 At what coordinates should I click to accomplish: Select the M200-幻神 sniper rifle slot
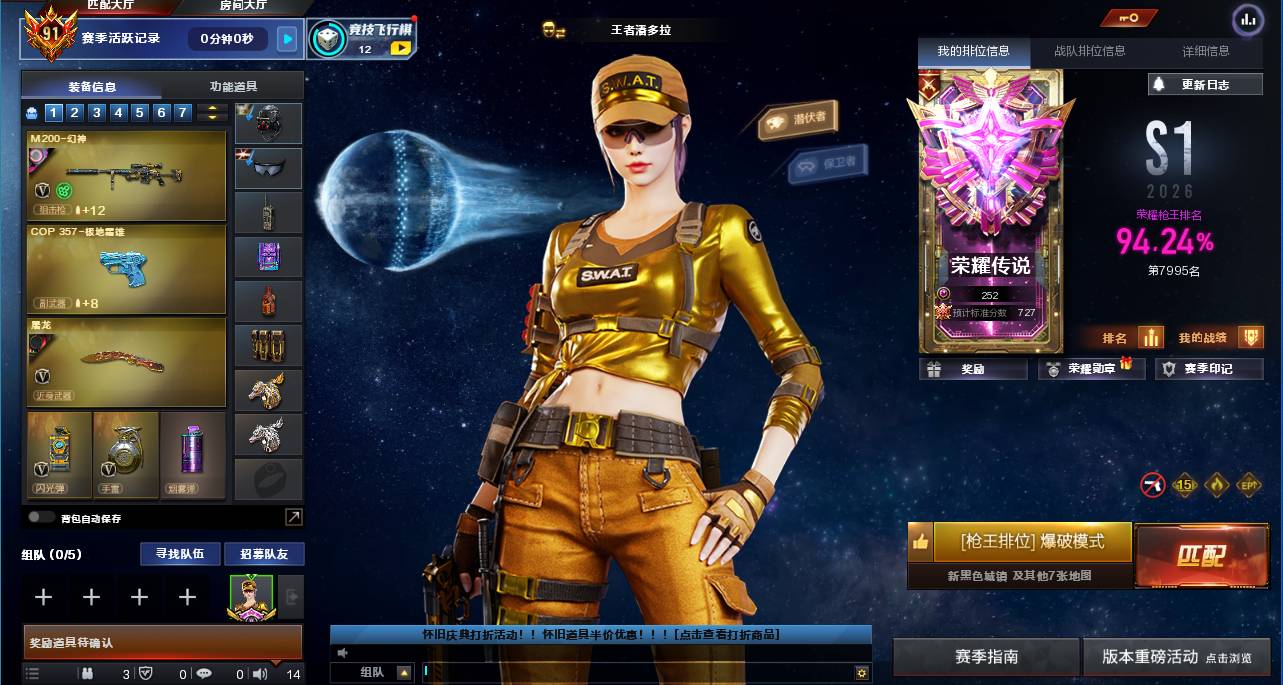tap(127, 176)
